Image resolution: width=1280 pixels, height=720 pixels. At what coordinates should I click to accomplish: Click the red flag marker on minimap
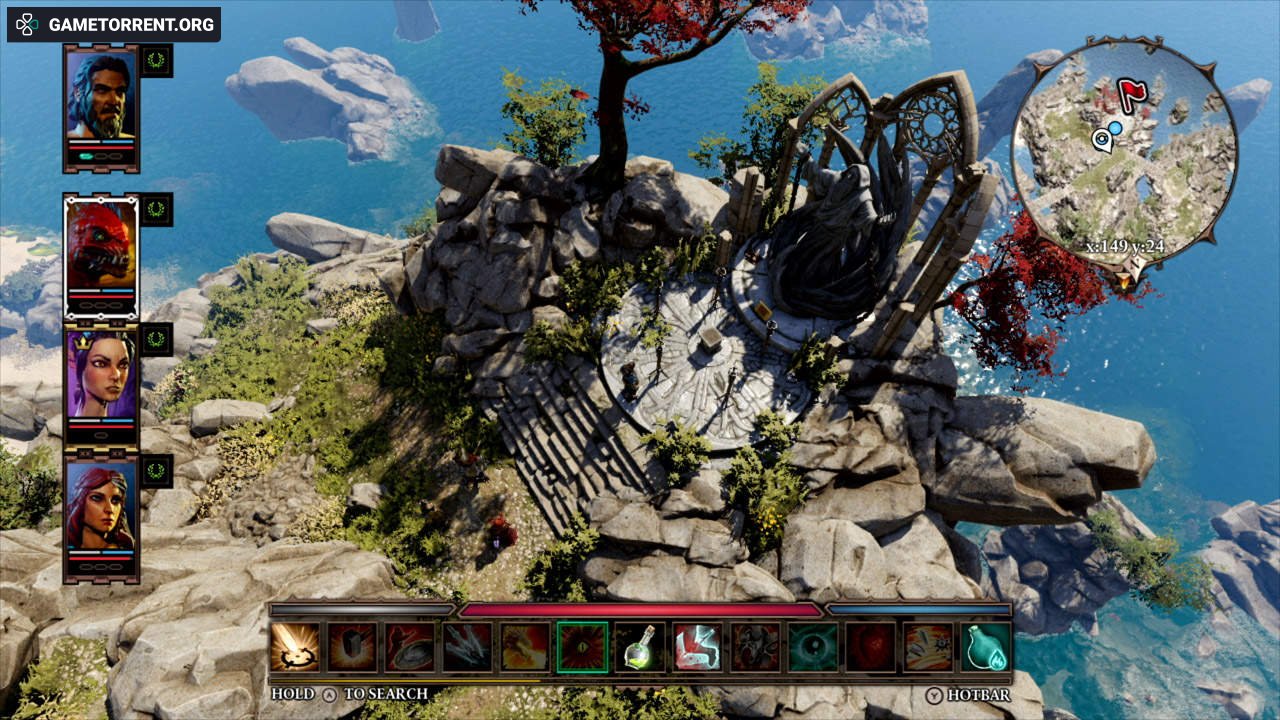point(1130,95)
